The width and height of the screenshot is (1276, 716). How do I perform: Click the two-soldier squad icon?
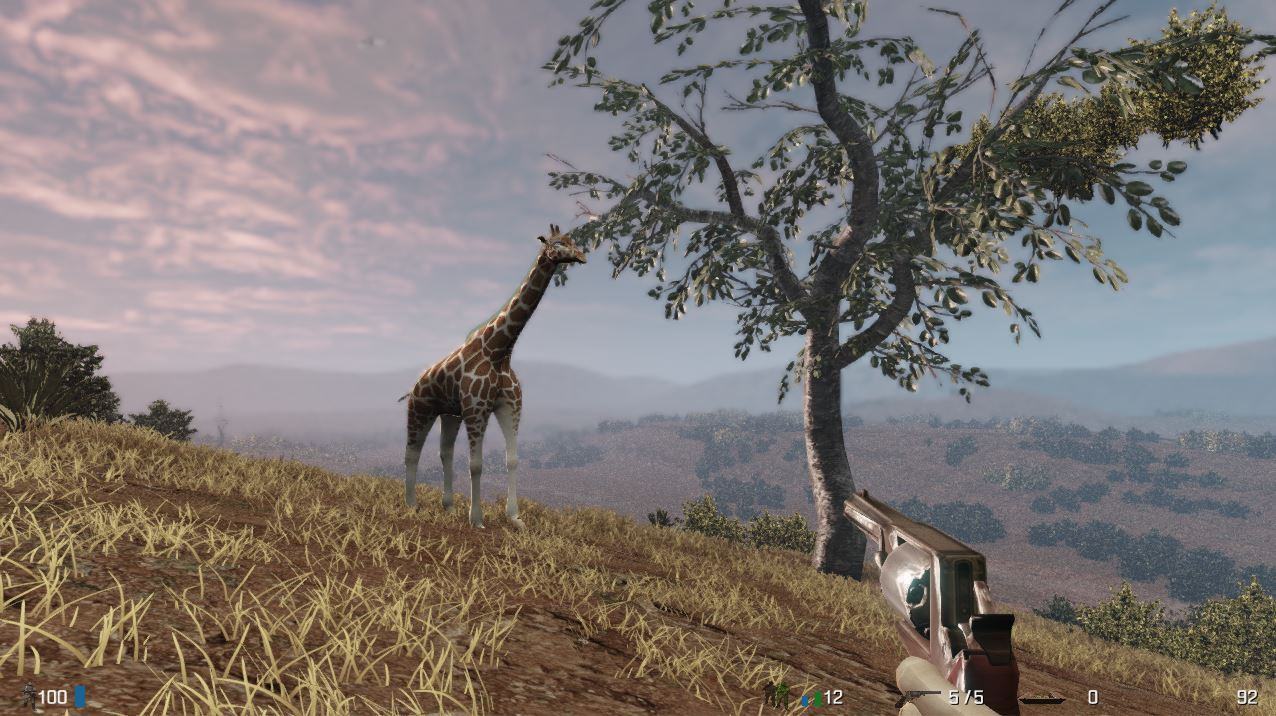tap(777, 695)
